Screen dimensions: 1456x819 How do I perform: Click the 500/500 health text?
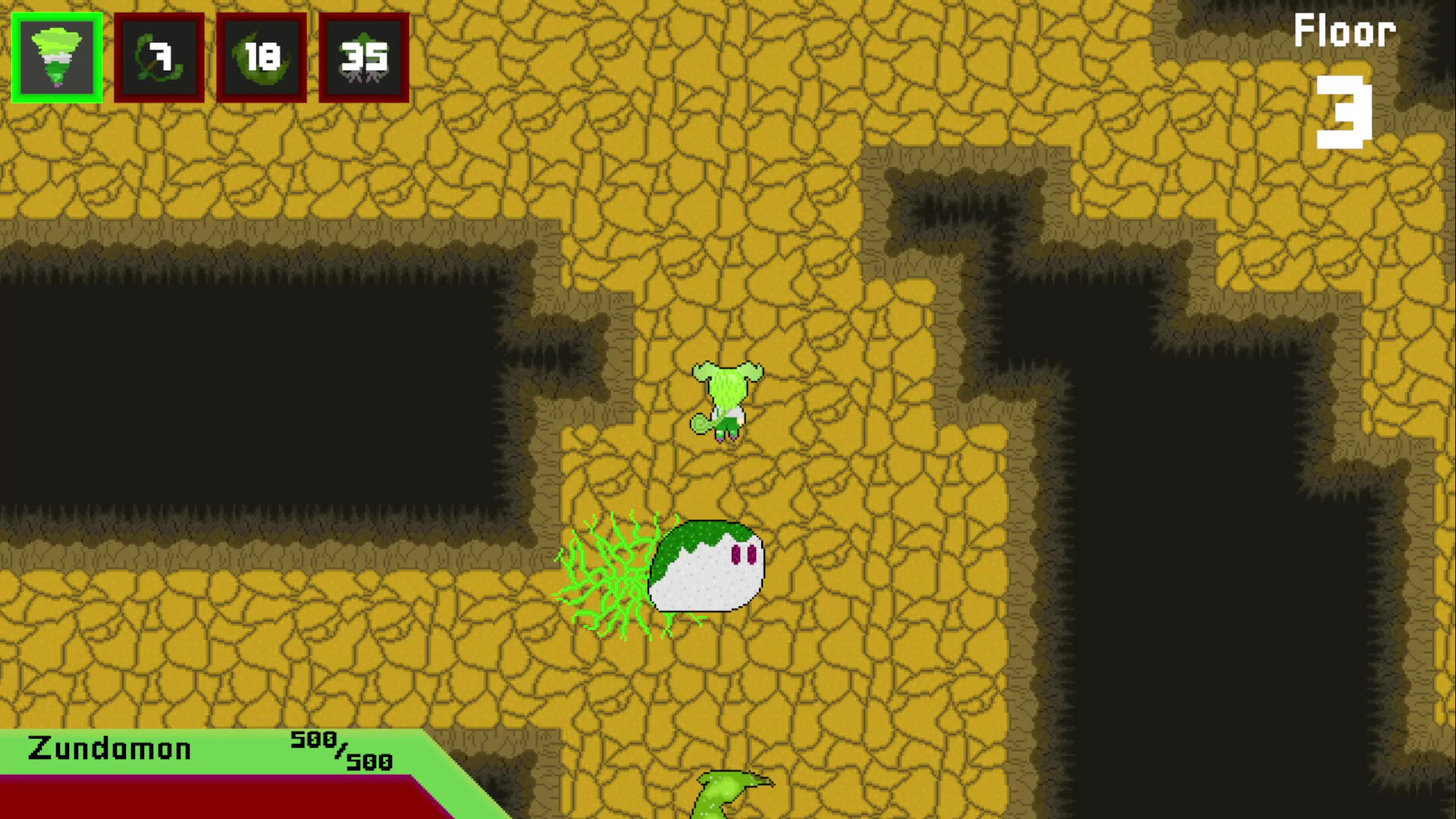[x=337, y=751]
